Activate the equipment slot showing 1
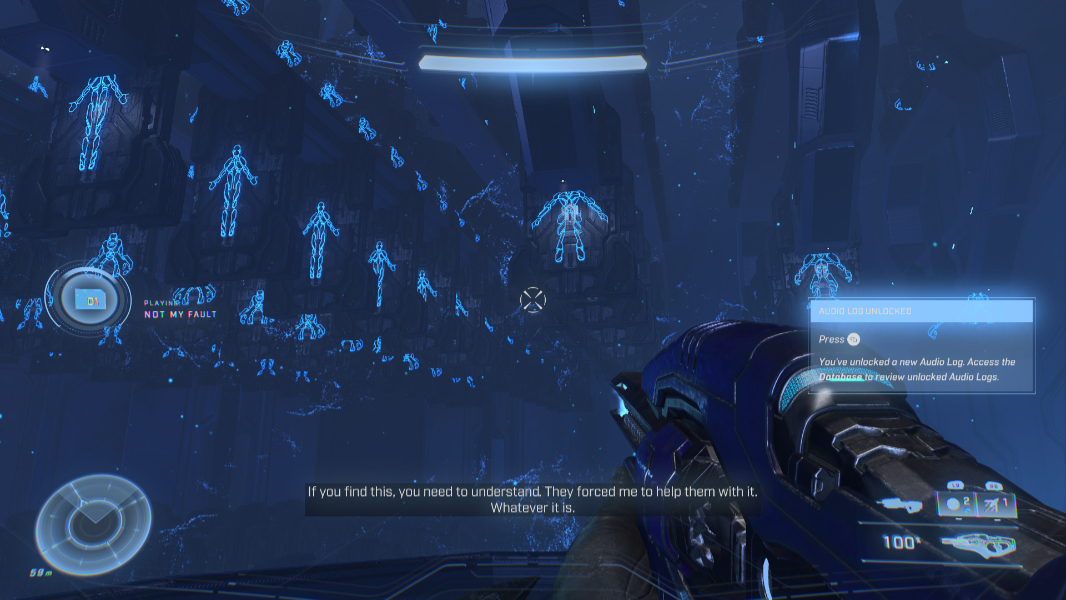 [999, 505]
